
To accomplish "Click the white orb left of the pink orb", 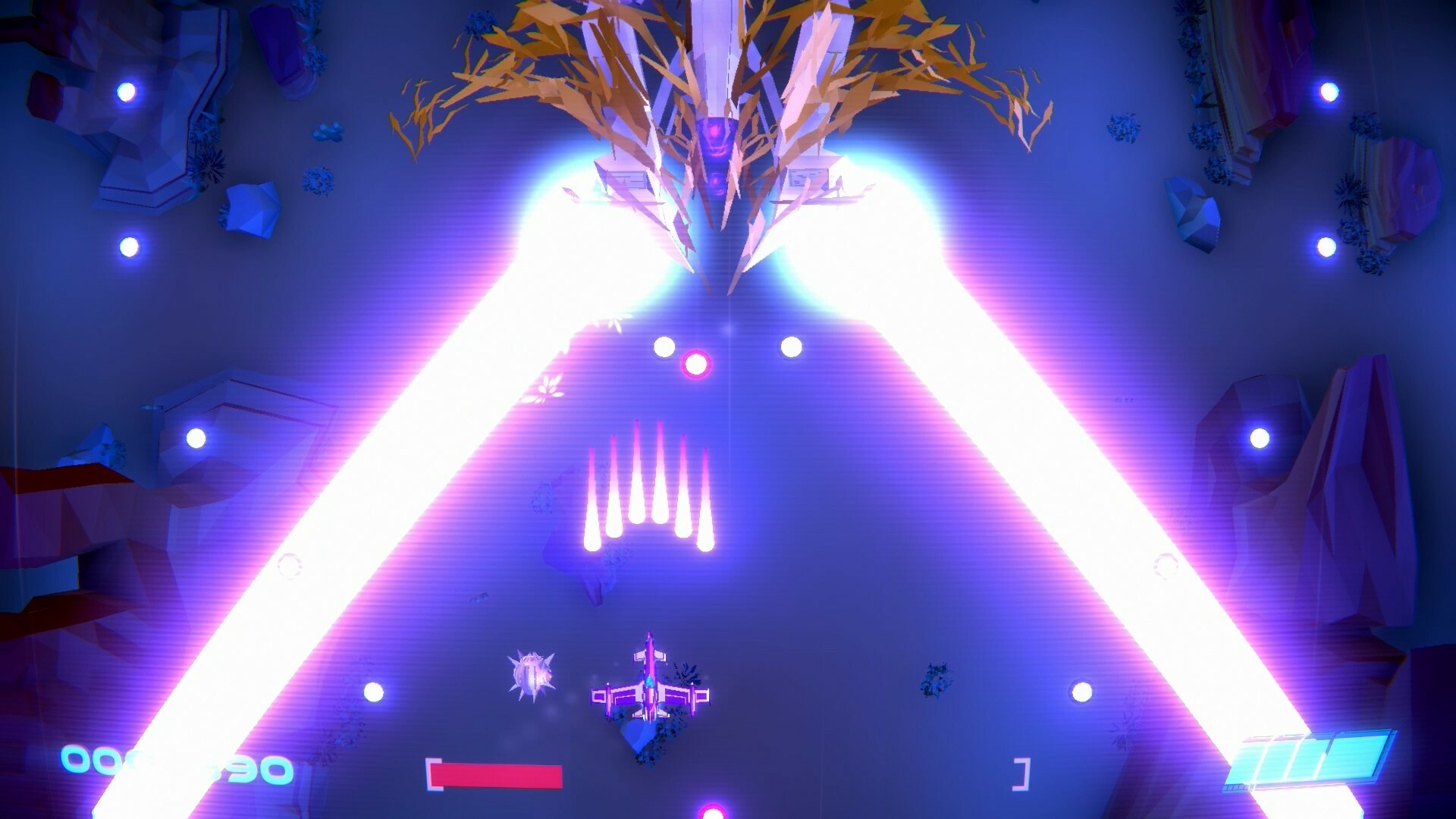I will point(665,347).
